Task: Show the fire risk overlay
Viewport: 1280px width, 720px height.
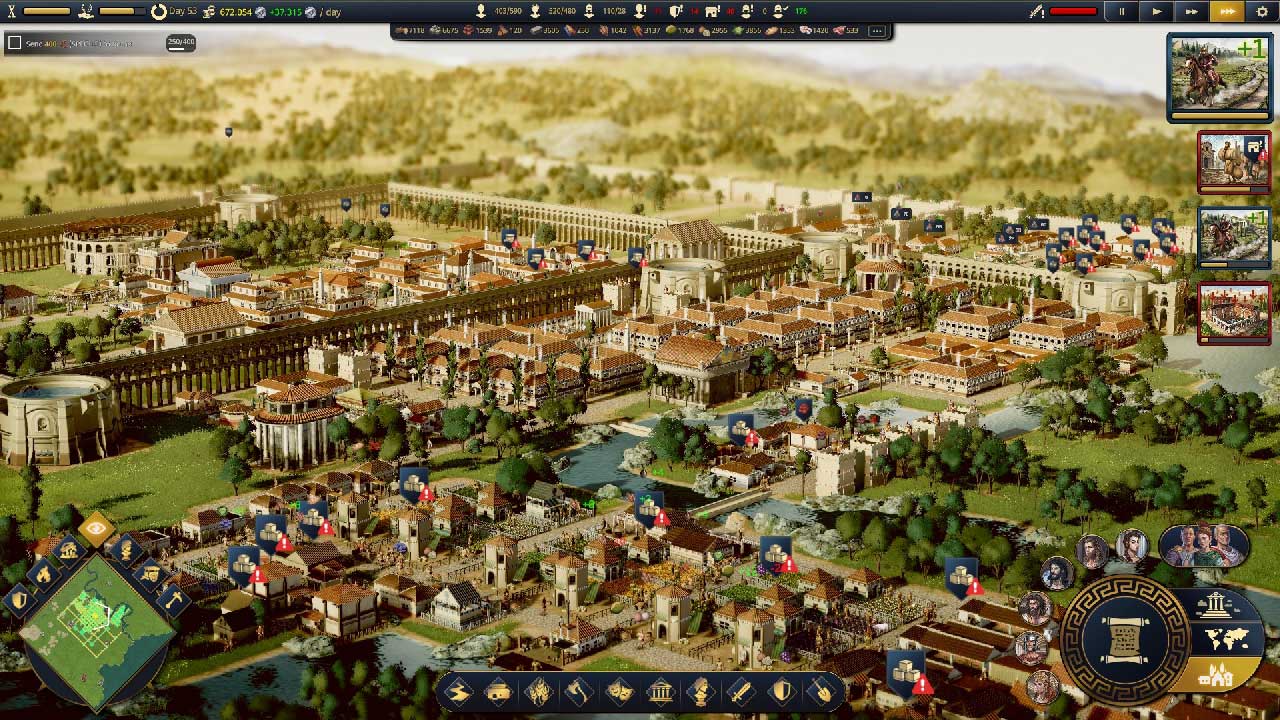Action: 43,574
